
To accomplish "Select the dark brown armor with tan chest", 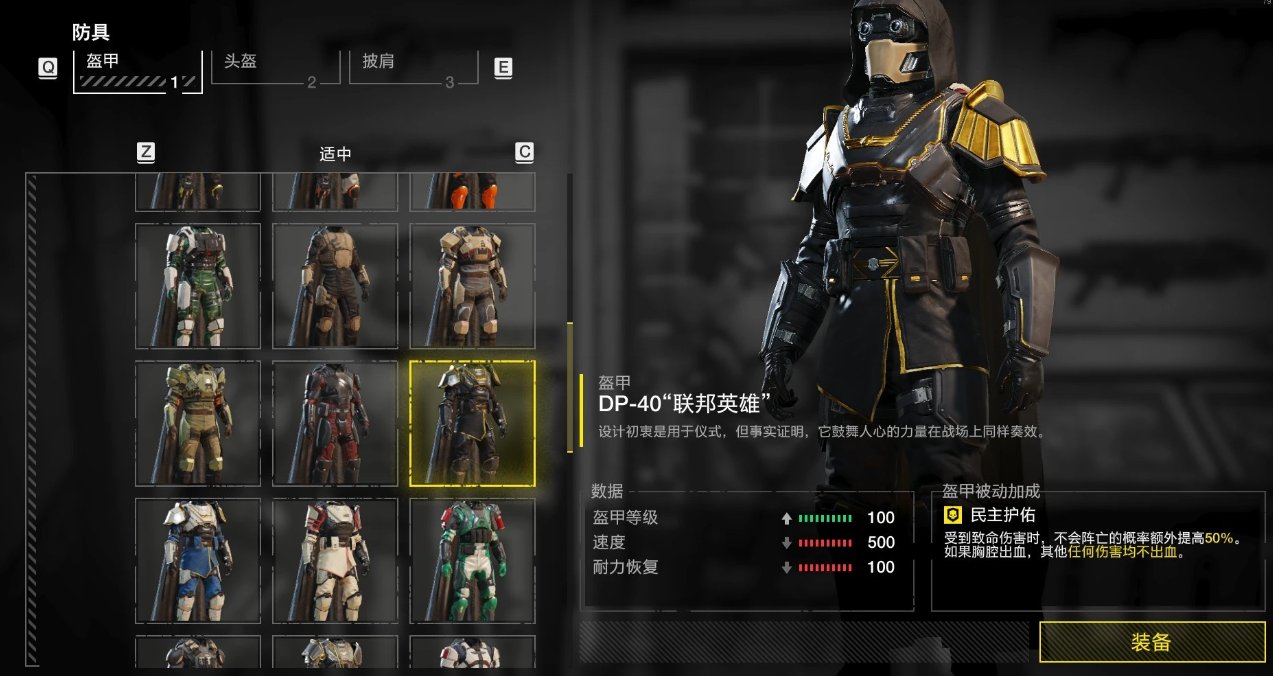I will (335, 285).
